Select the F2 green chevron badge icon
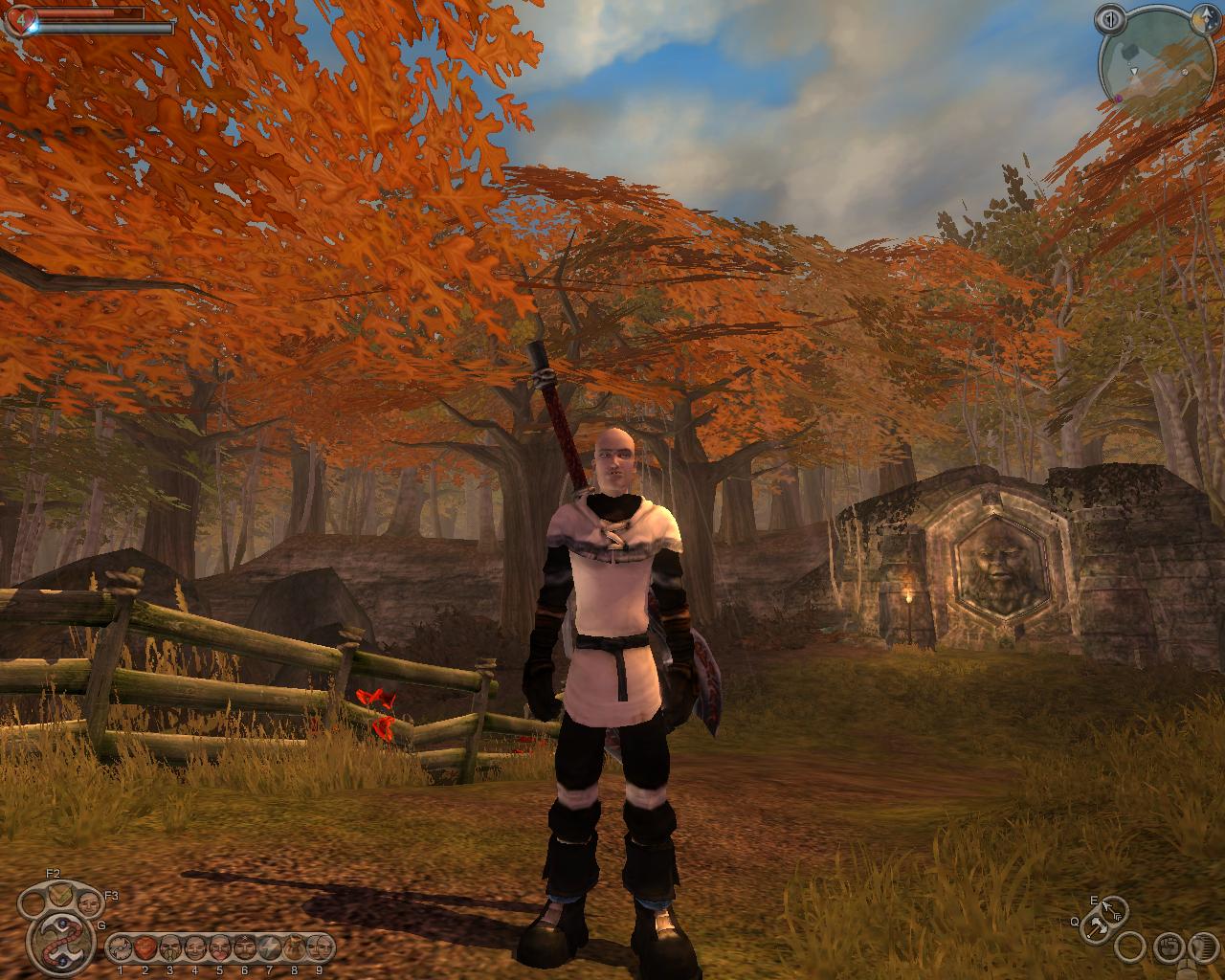Viewport: 1225px width, 980px height. click(x=61, y=897)
